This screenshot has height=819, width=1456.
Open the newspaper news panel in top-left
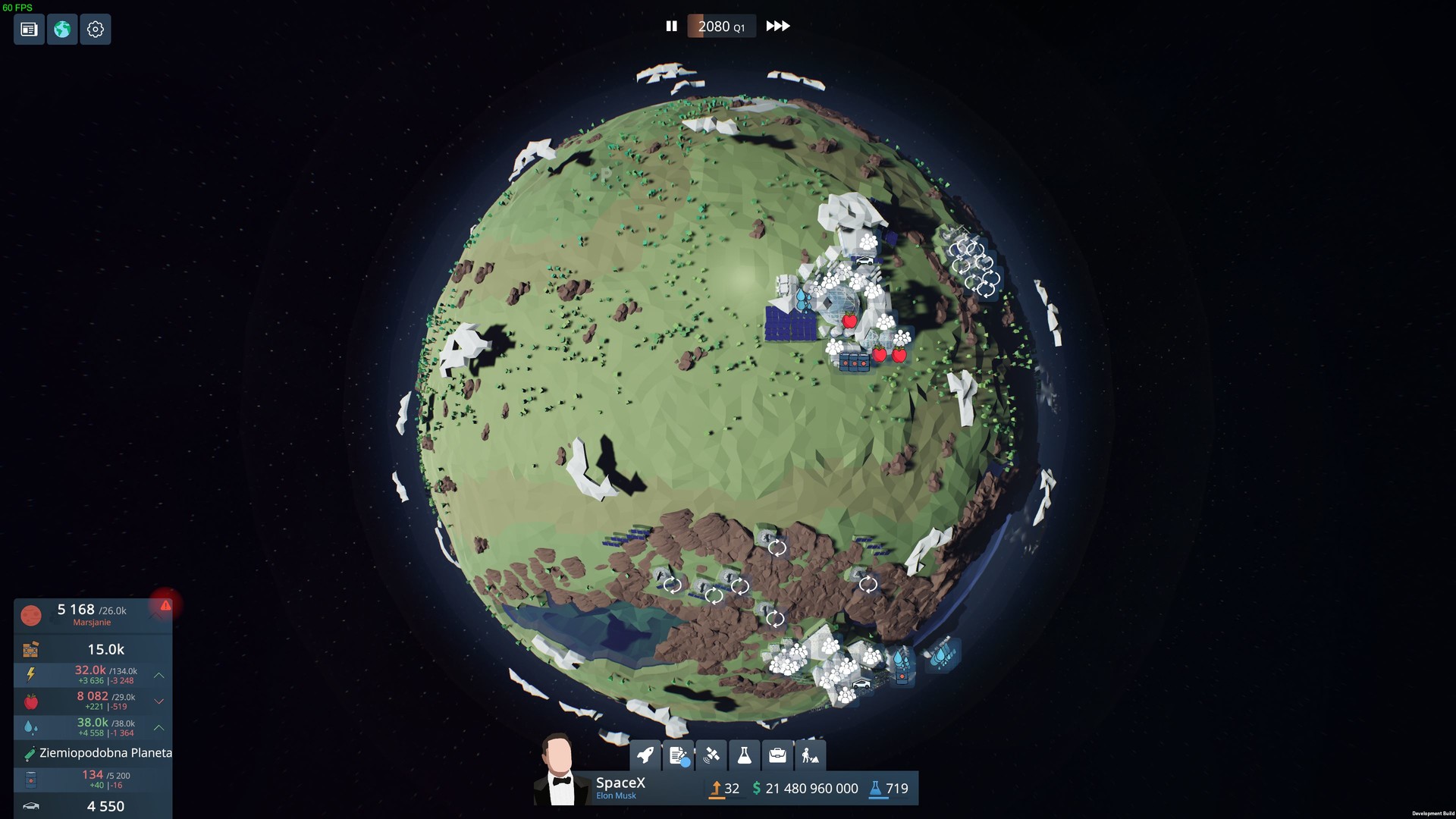28,29
